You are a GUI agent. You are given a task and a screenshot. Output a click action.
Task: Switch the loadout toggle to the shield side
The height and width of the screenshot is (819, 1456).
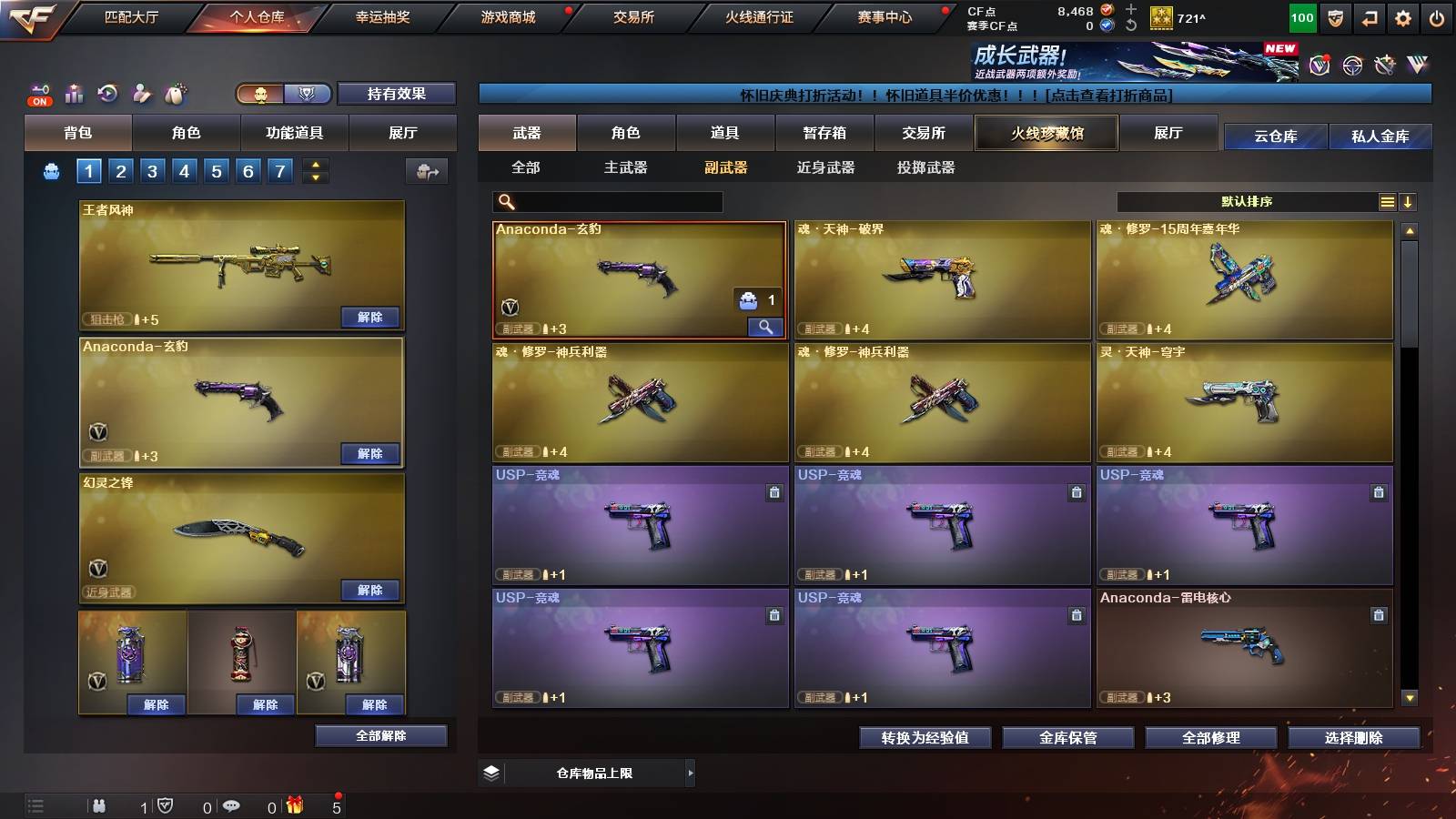click(x=308, y=94)
